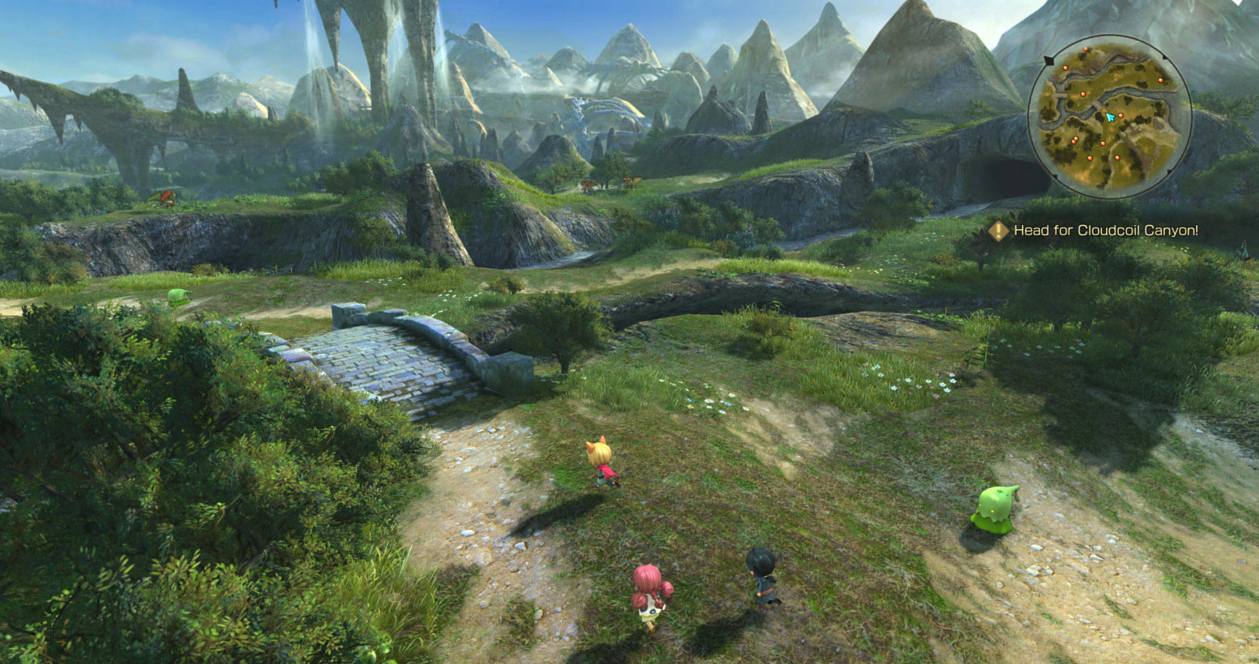Open the circular minimap

pos(1109,116)
